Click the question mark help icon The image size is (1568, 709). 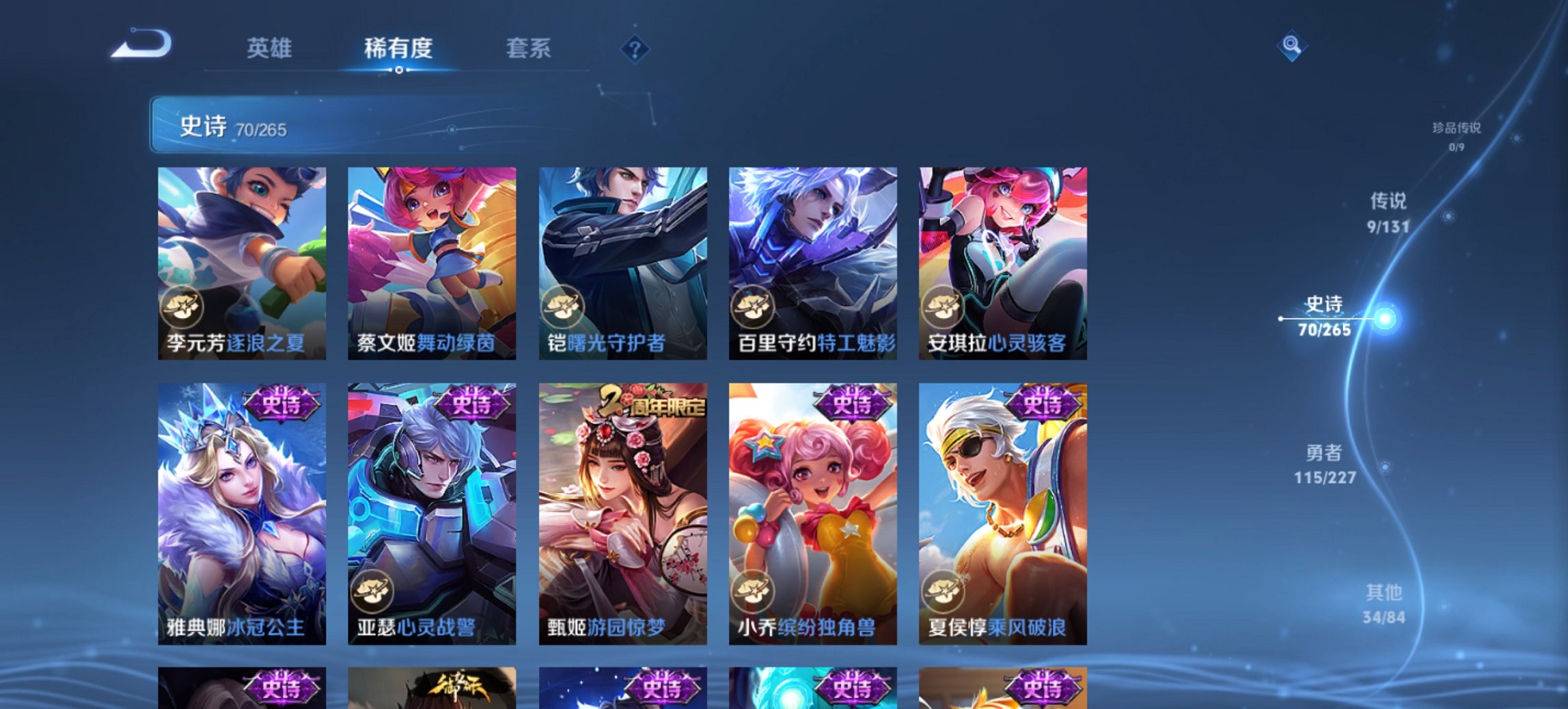635,49
